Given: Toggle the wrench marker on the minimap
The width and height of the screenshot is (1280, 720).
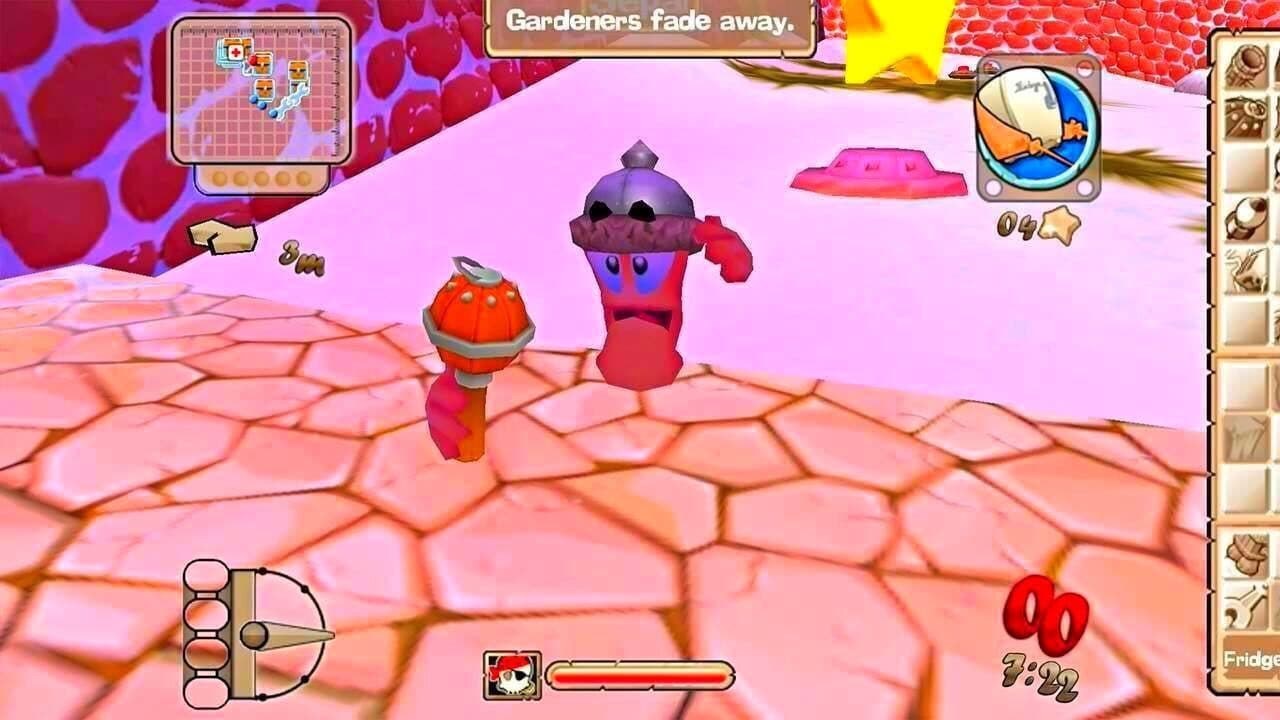Looking at the screenshot, I should 294,98.
